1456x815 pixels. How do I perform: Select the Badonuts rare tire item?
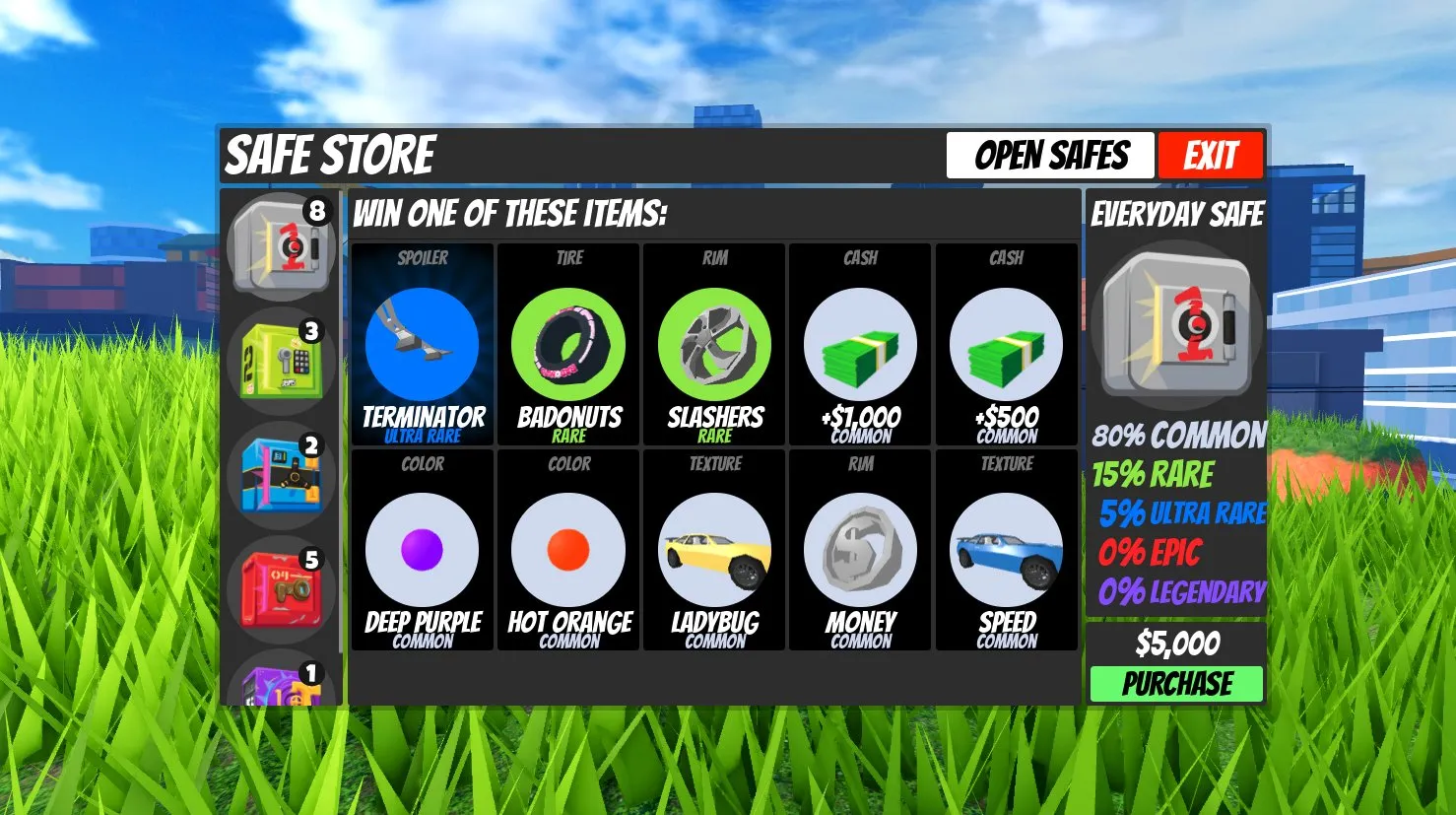coord(568,345)
